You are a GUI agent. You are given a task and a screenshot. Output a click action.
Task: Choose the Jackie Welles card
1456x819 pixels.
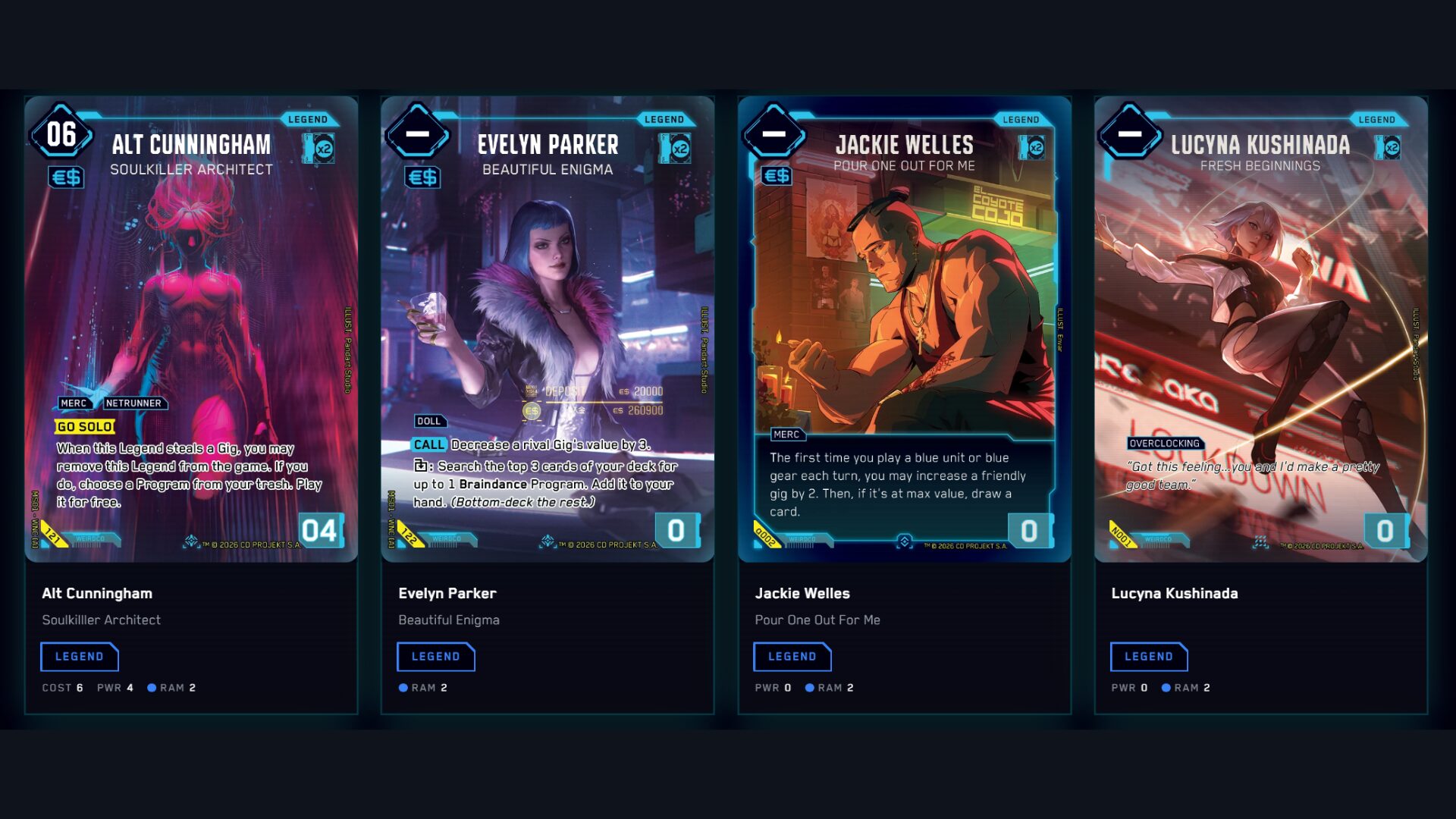point(904,329)
